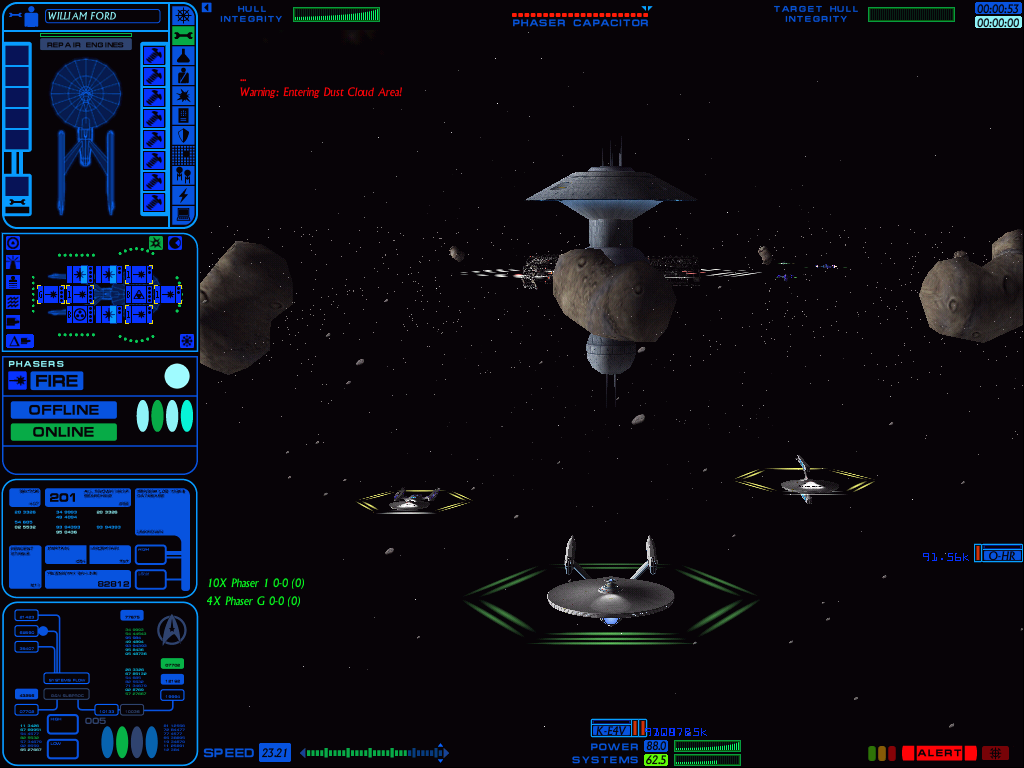
Task: Open the seated officer panel tab
Action: point(183,76)
